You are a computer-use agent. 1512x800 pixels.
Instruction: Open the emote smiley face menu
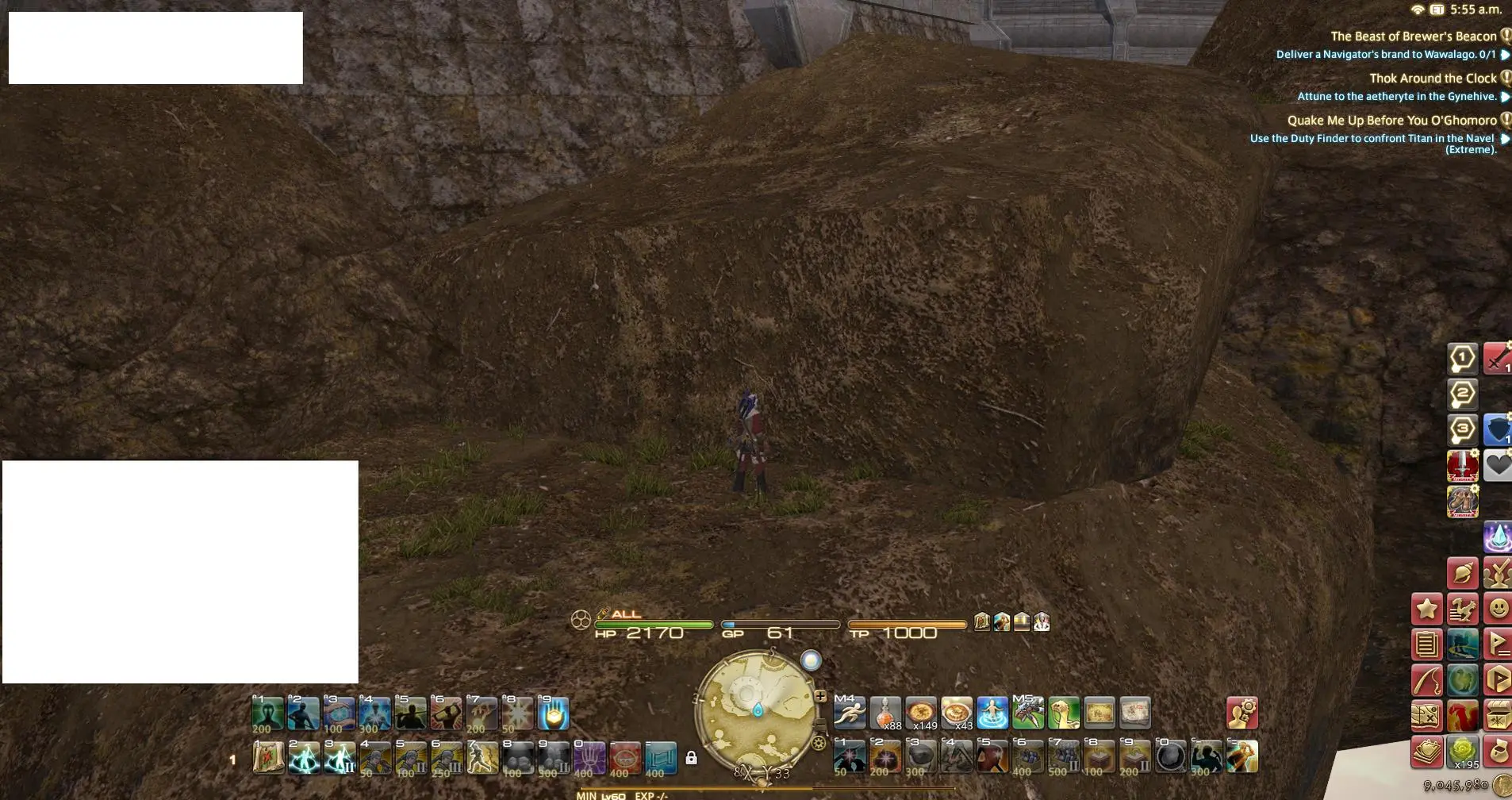[1498, 609]
